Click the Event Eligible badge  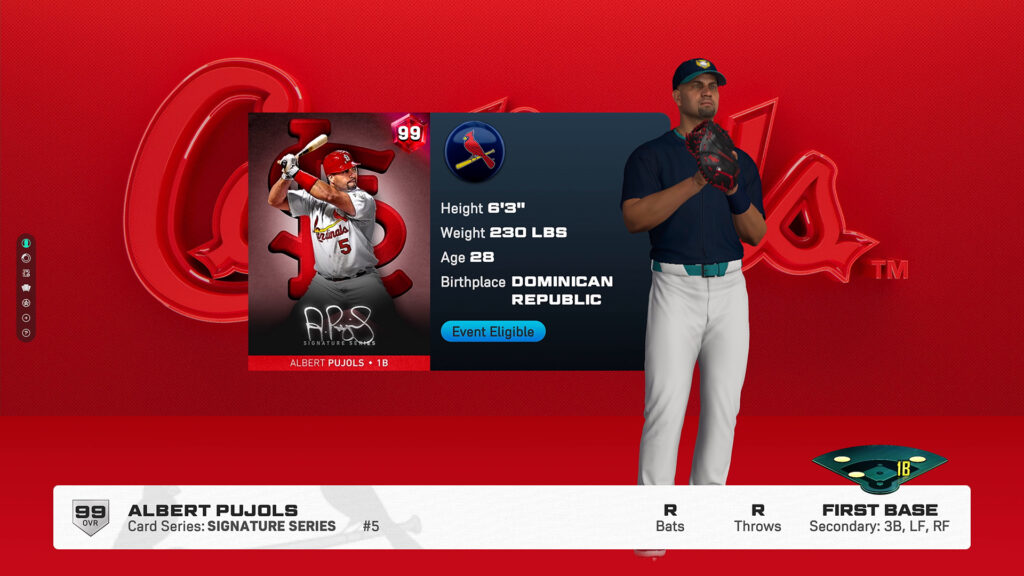(x=493, y=331)
